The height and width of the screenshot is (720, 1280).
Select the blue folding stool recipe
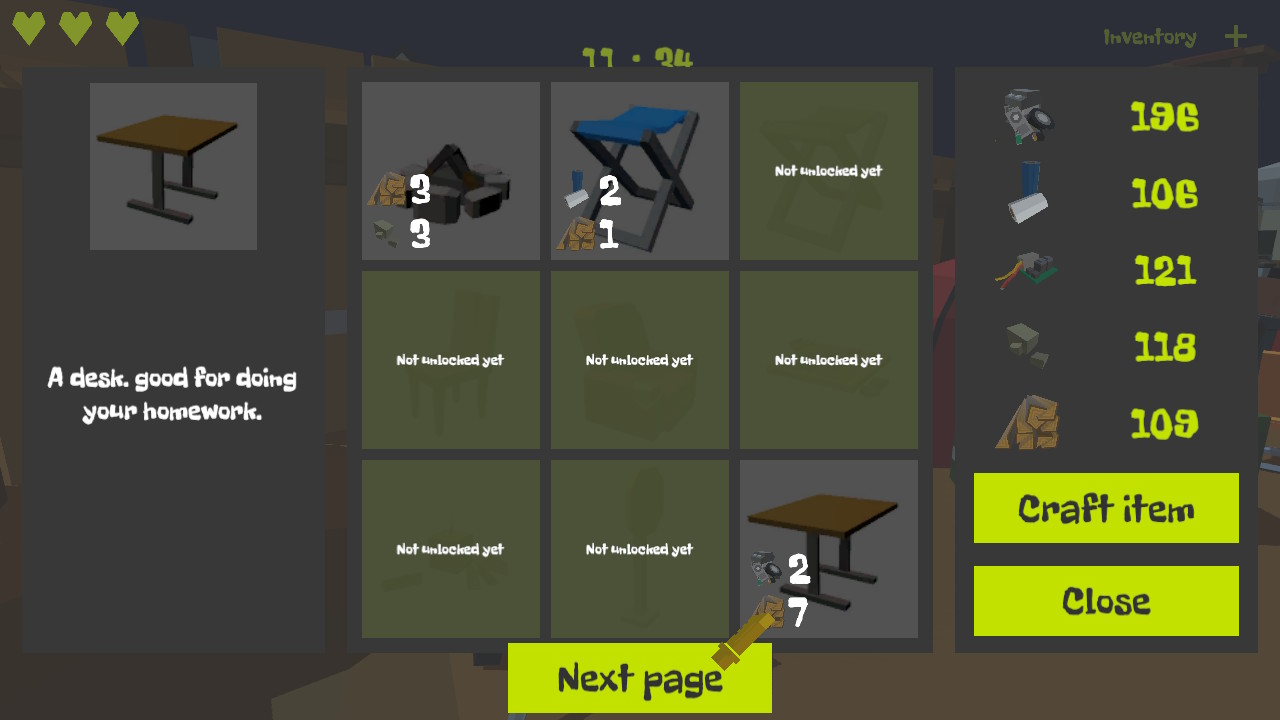639,170
